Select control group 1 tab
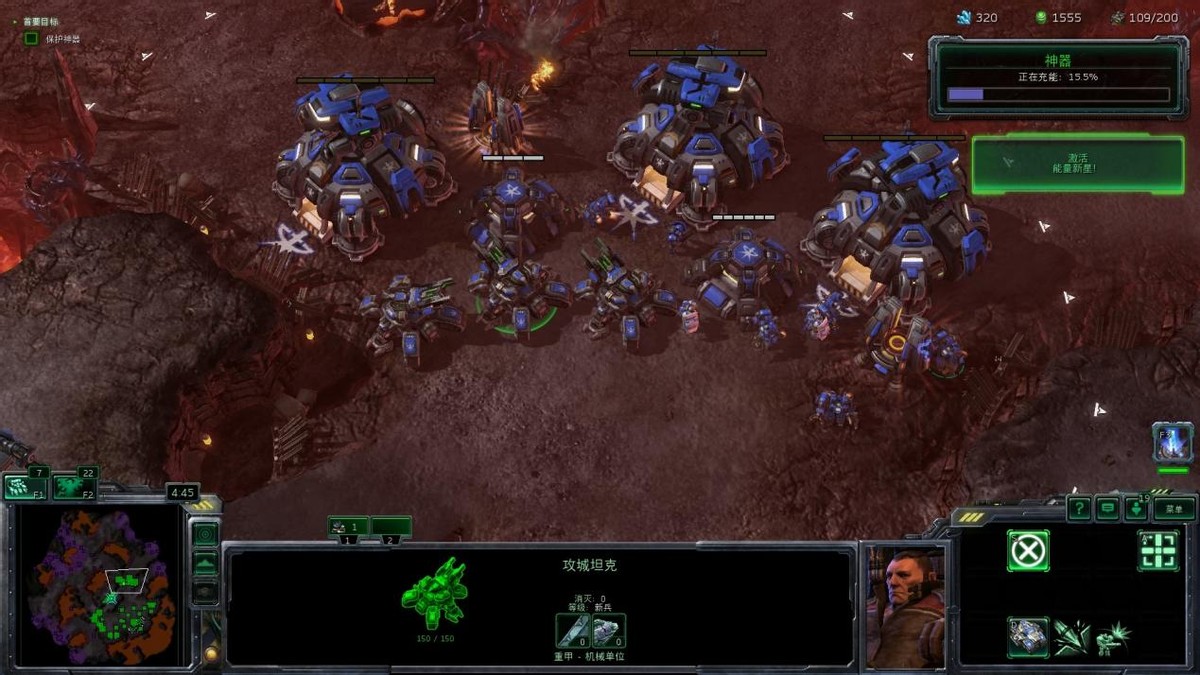 click(348, 526)
